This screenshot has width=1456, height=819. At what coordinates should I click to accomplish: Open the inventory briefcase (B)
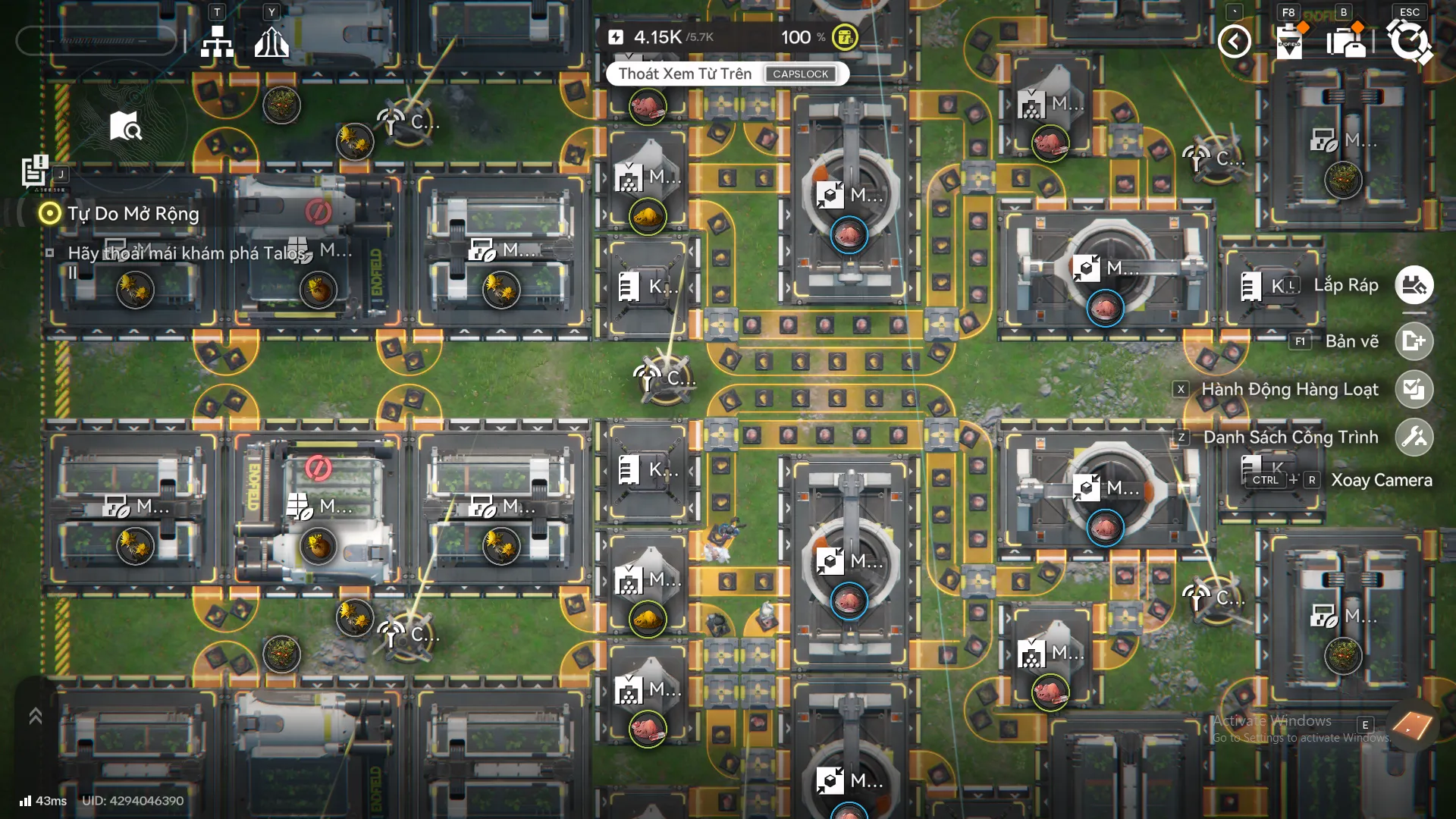tap(1348, 42)
